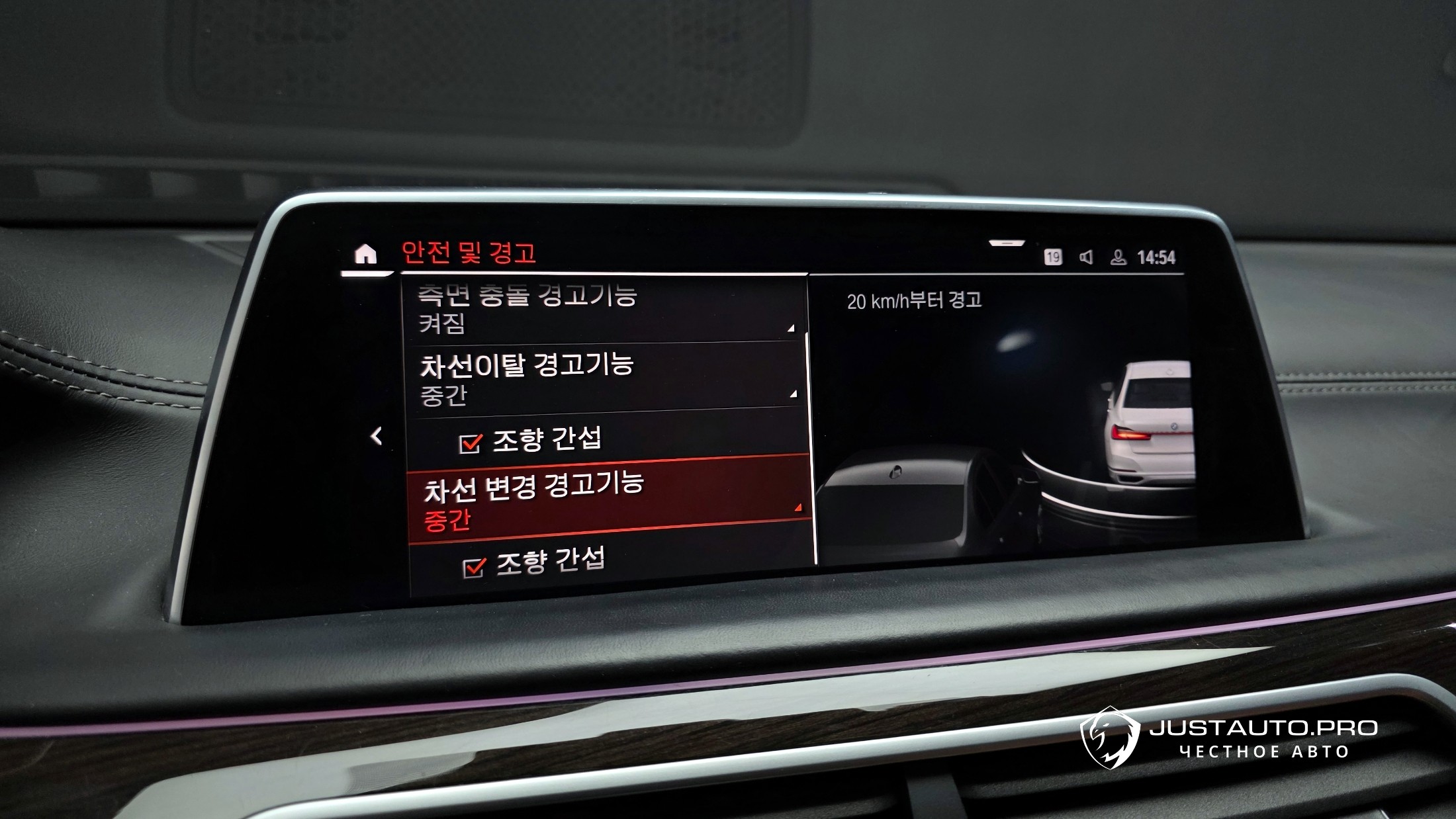This screenshot has height=819, width=1456.
Task: Open the driver profile icon
Action: coord(1118,257)
